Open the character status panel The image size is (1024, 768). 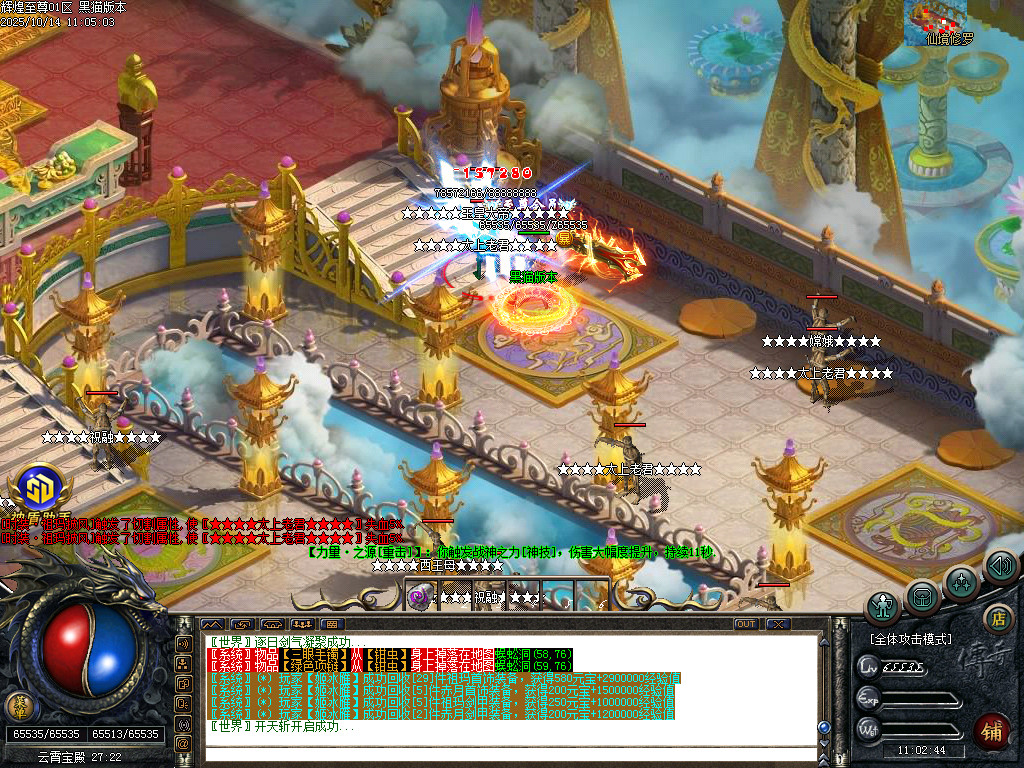click(x=883, y=607)
